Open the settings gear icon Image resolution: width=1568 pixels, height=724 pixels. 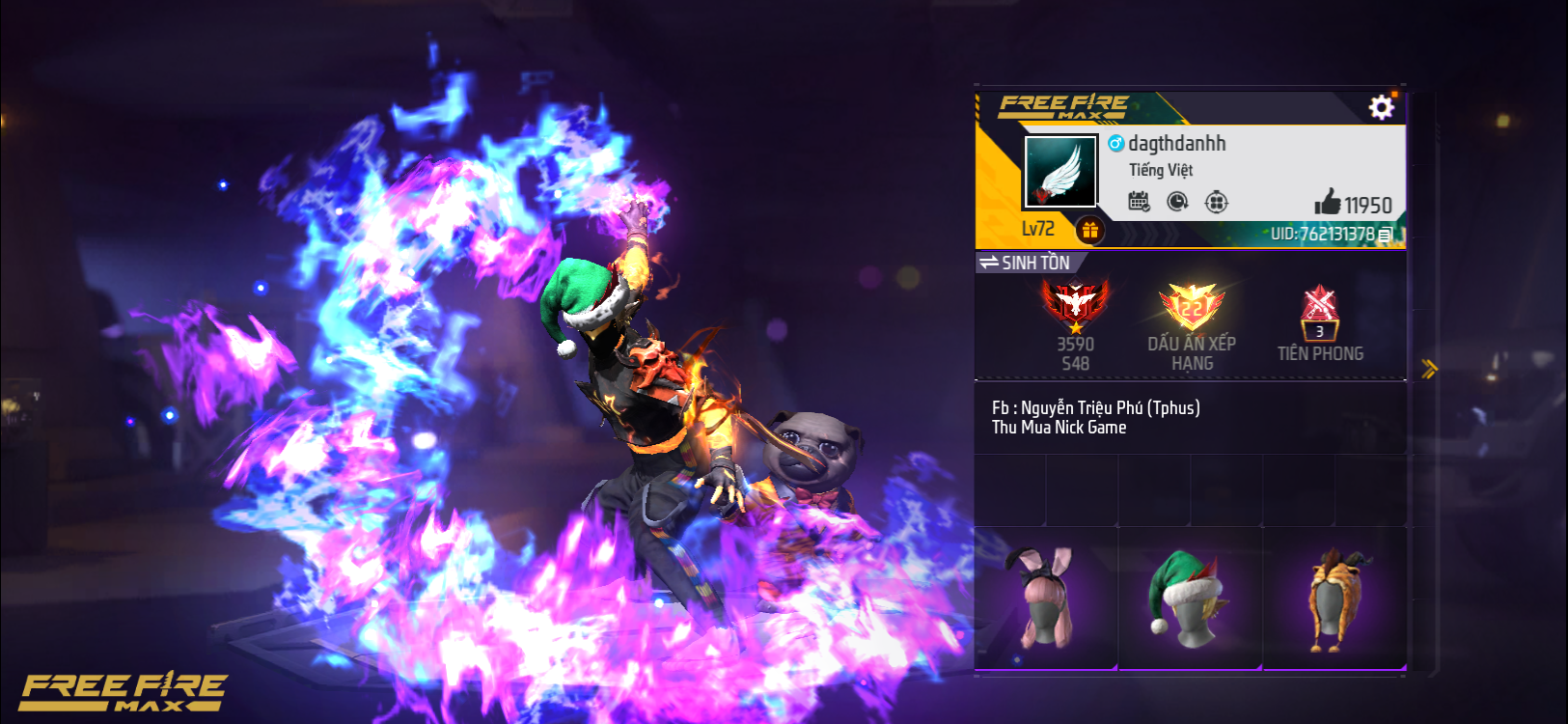[1382, 106]
